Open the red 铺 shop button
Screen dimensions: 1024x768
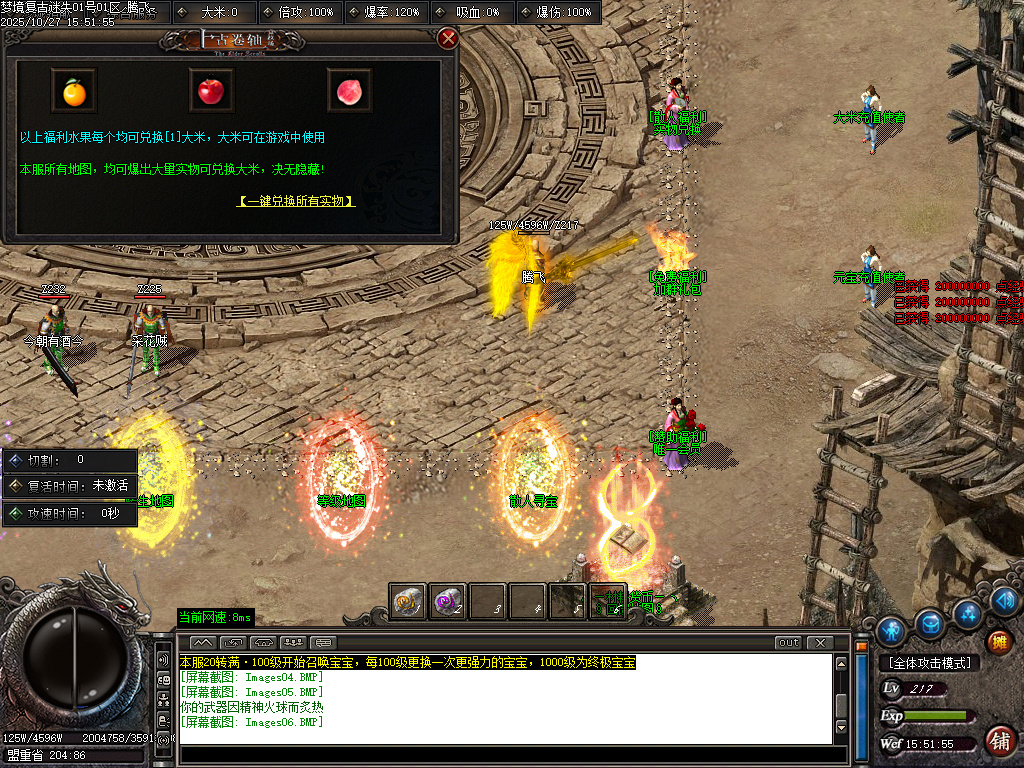998,741
